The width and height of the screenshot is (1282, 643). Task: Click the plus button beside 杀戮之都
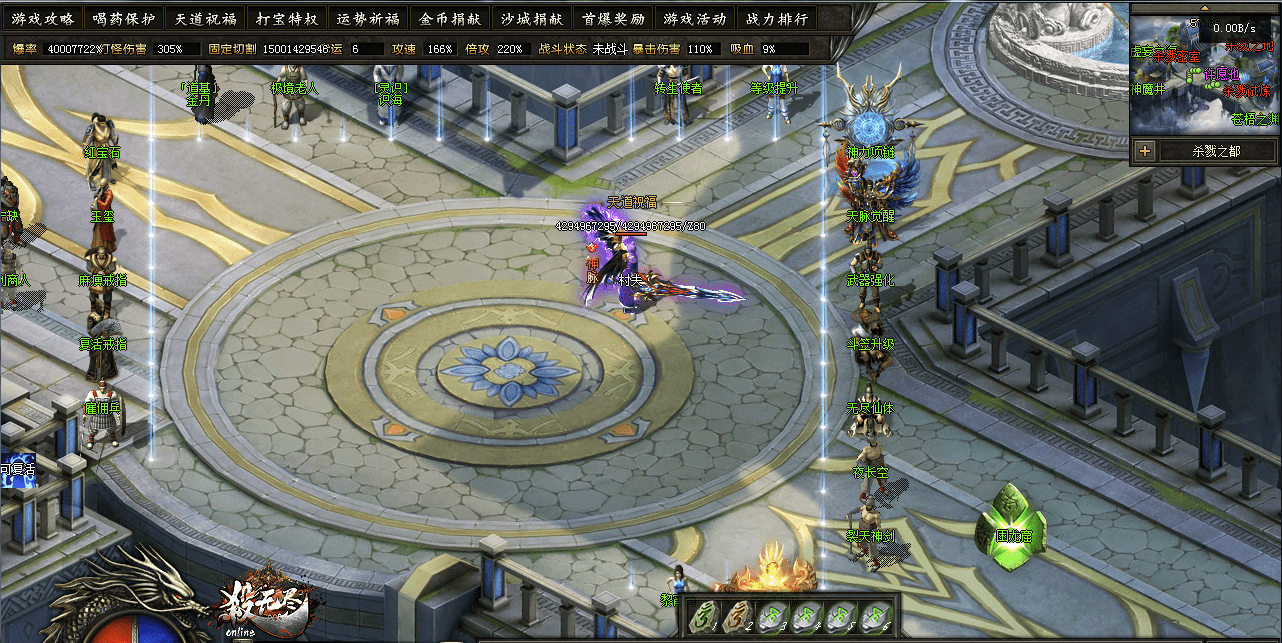point(1145,152)
